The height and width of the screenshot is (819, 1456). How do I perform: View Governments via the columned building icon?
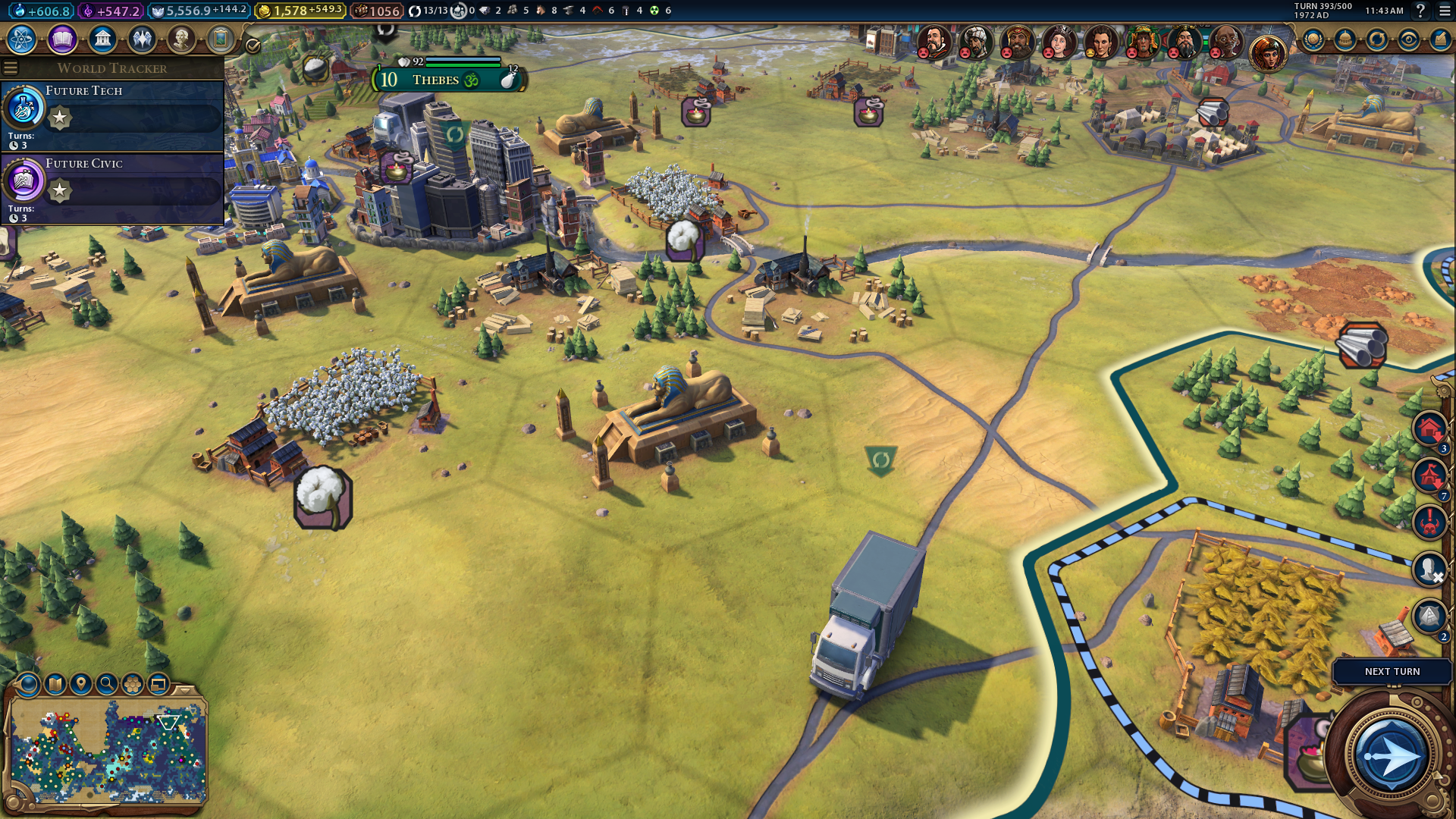[102, 39]
